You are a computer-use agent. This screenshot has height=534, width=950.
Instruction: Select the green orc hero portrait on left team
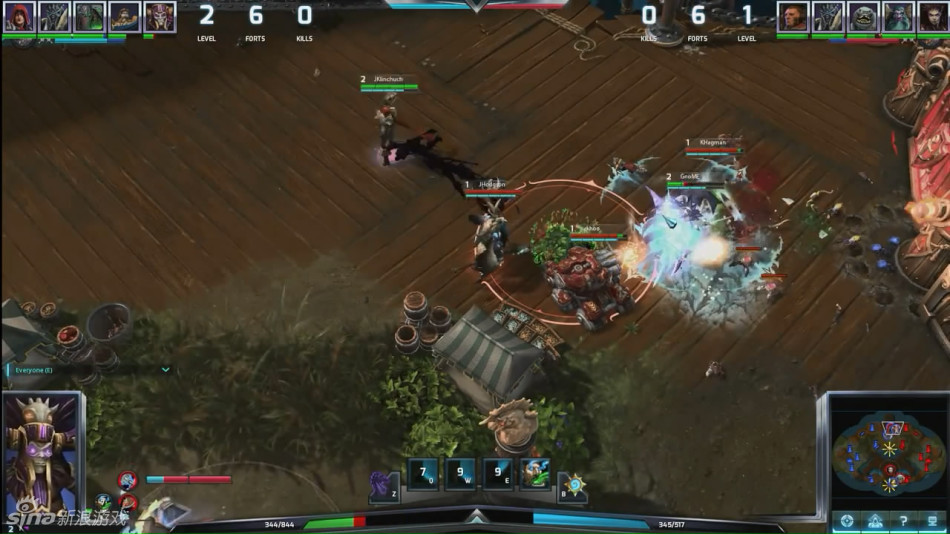[89, 16]
